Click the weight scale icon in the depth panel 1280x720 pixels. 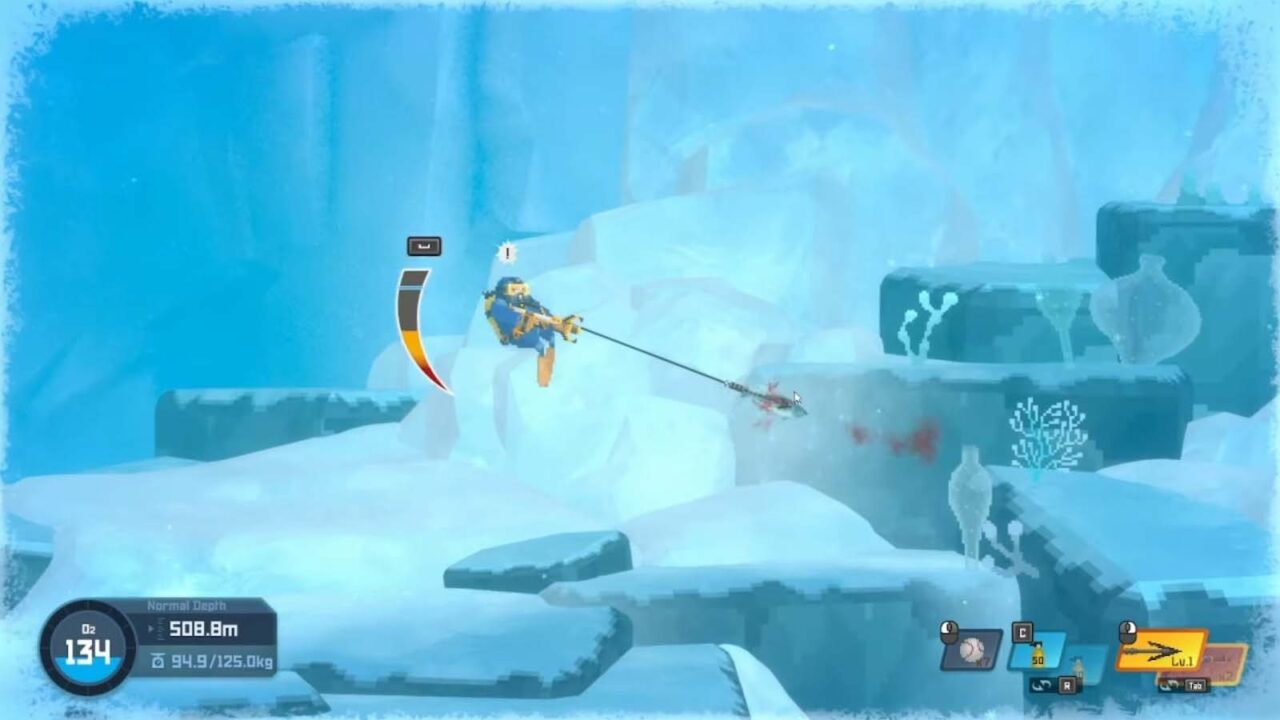click(158, 660)
